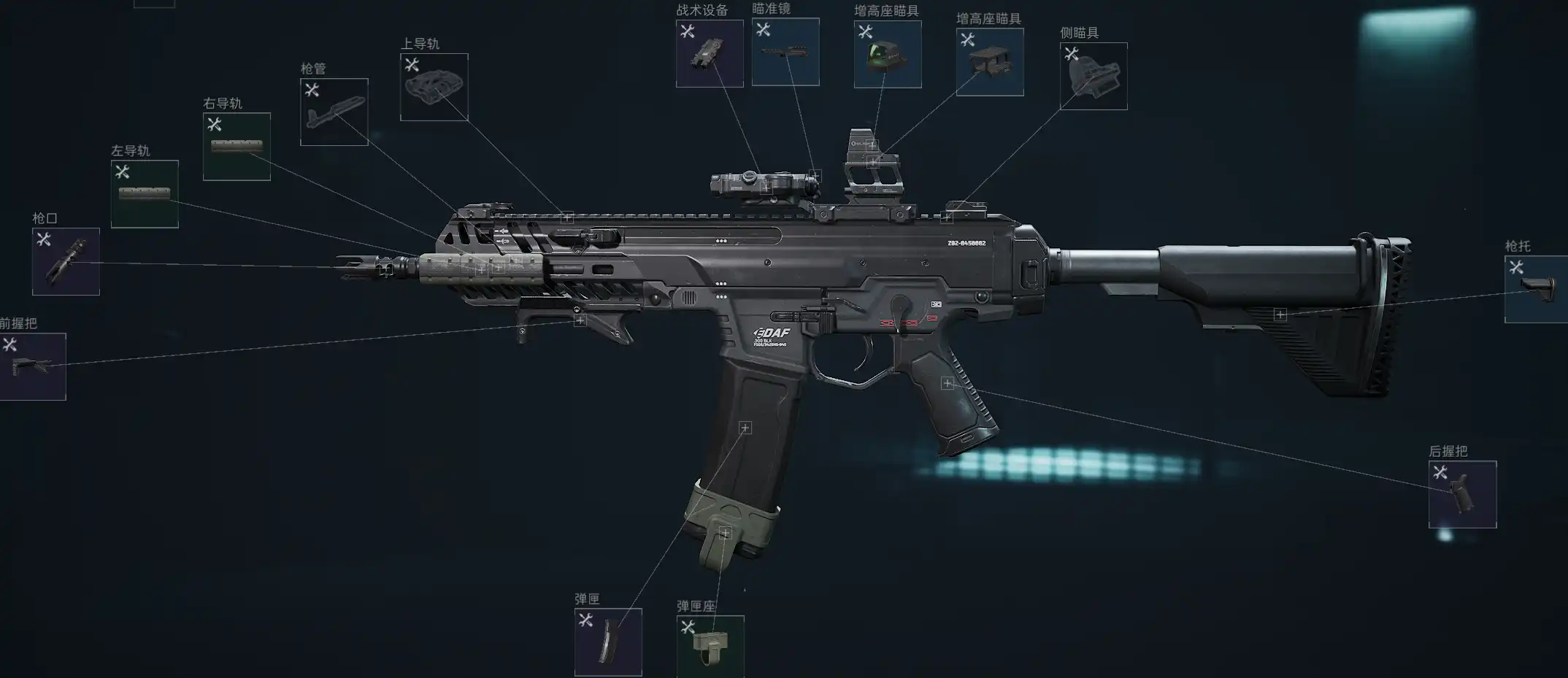Select the 右导轨 right rail slot
Viewport: 1568px width, 678px height.
(237, 146)
